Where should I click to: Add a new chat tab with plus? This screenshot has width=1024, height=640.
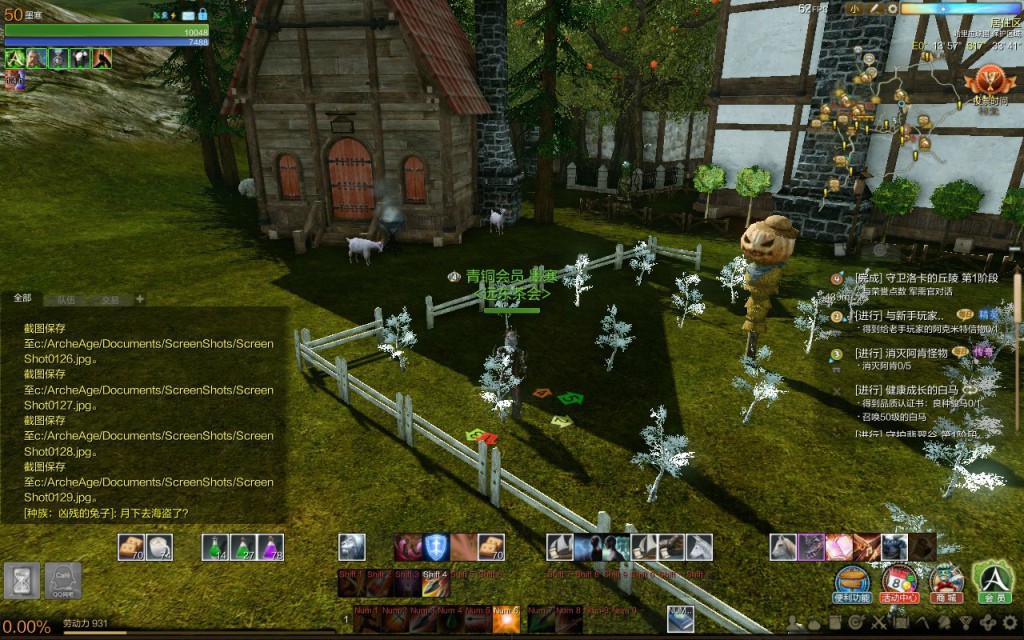point(140,298)
